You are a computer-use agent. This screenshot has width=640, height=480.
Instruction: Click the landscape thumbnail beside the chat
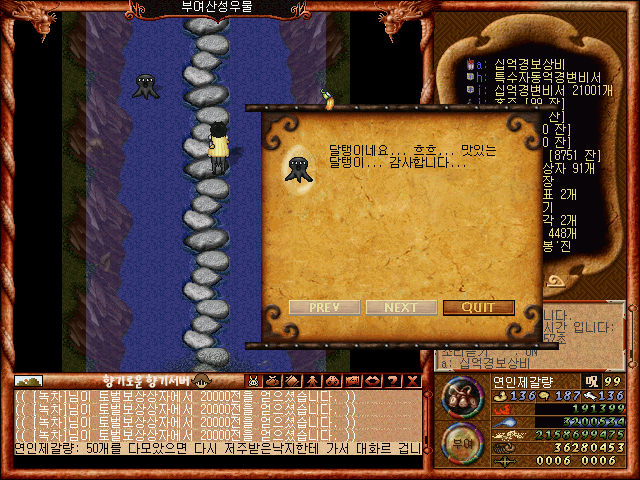coord(28,380)
